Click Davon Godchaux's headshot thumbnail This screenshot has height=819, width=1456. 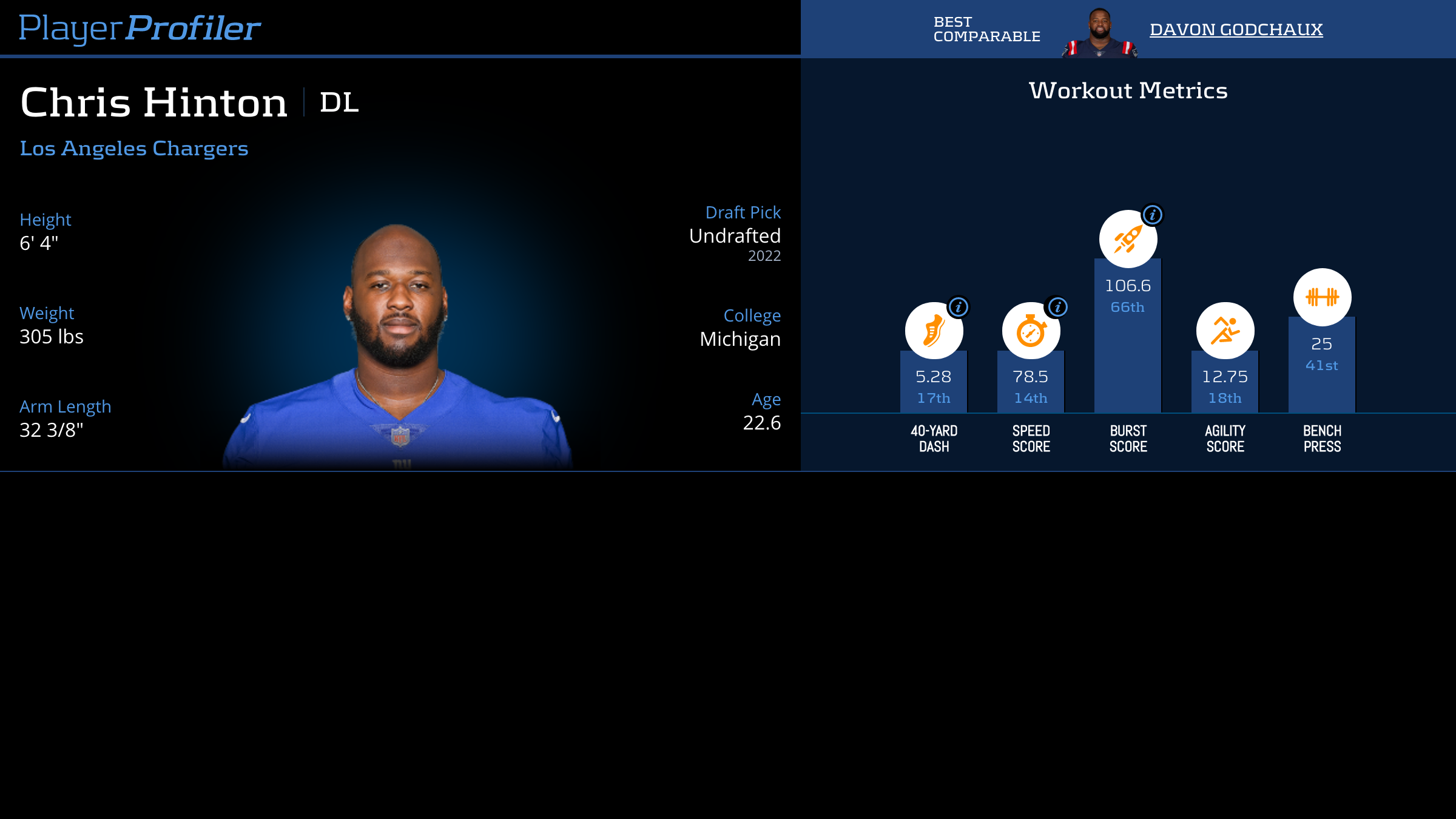click(1099, 33)
